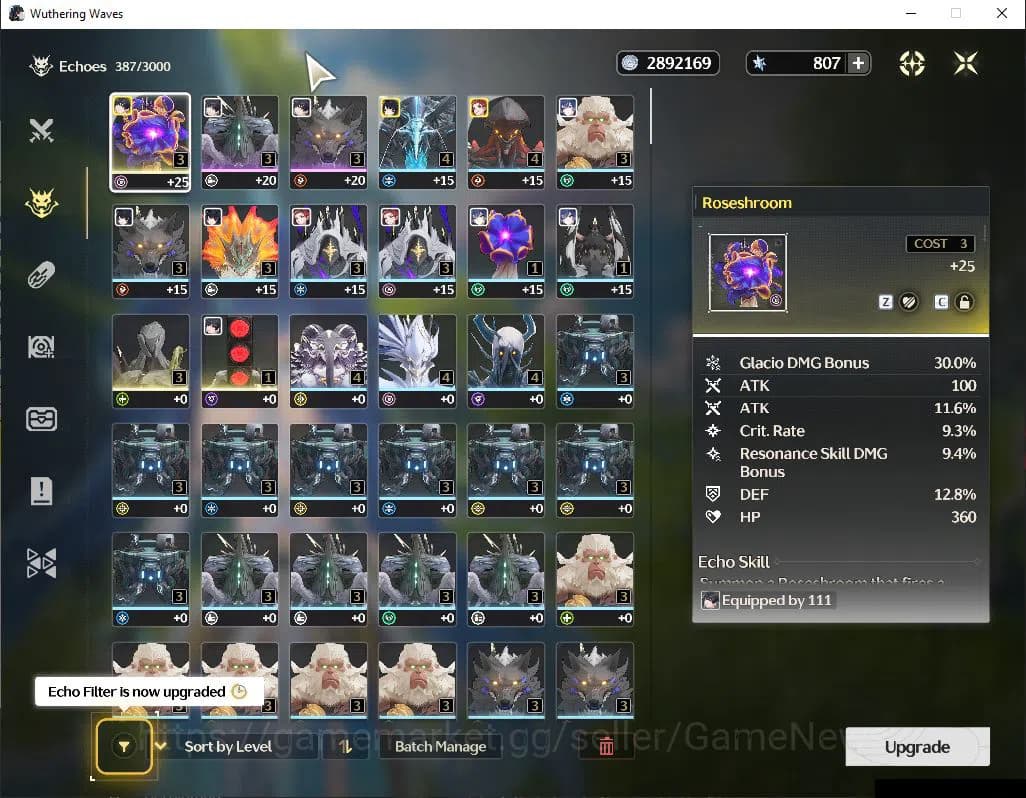Viewport: 1026px width, 798px height.
Task: Upgrade the selected Roseshroom echo
Action: 917,747
